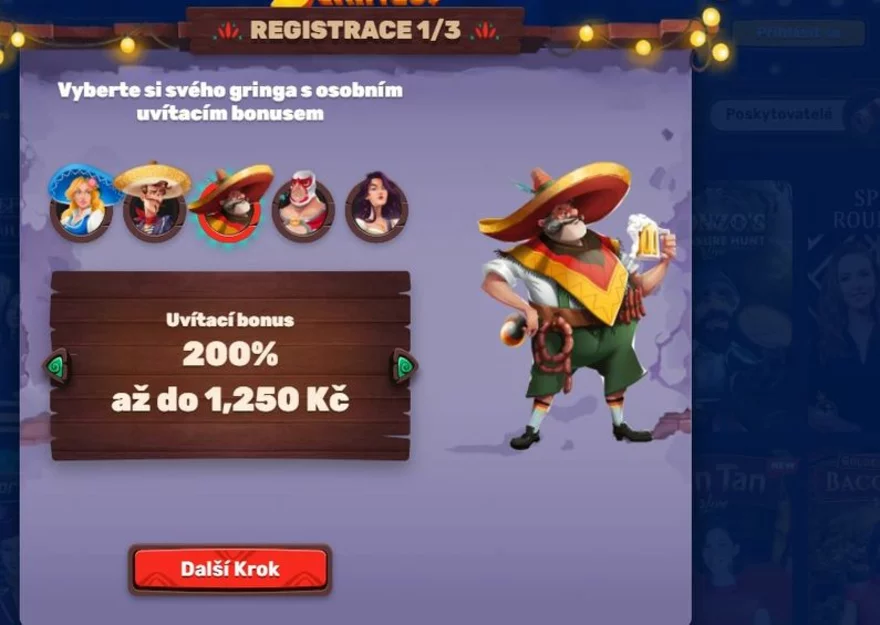Click the Další Krok button
This screenshot has height=625, width=880.
point(230,569)
